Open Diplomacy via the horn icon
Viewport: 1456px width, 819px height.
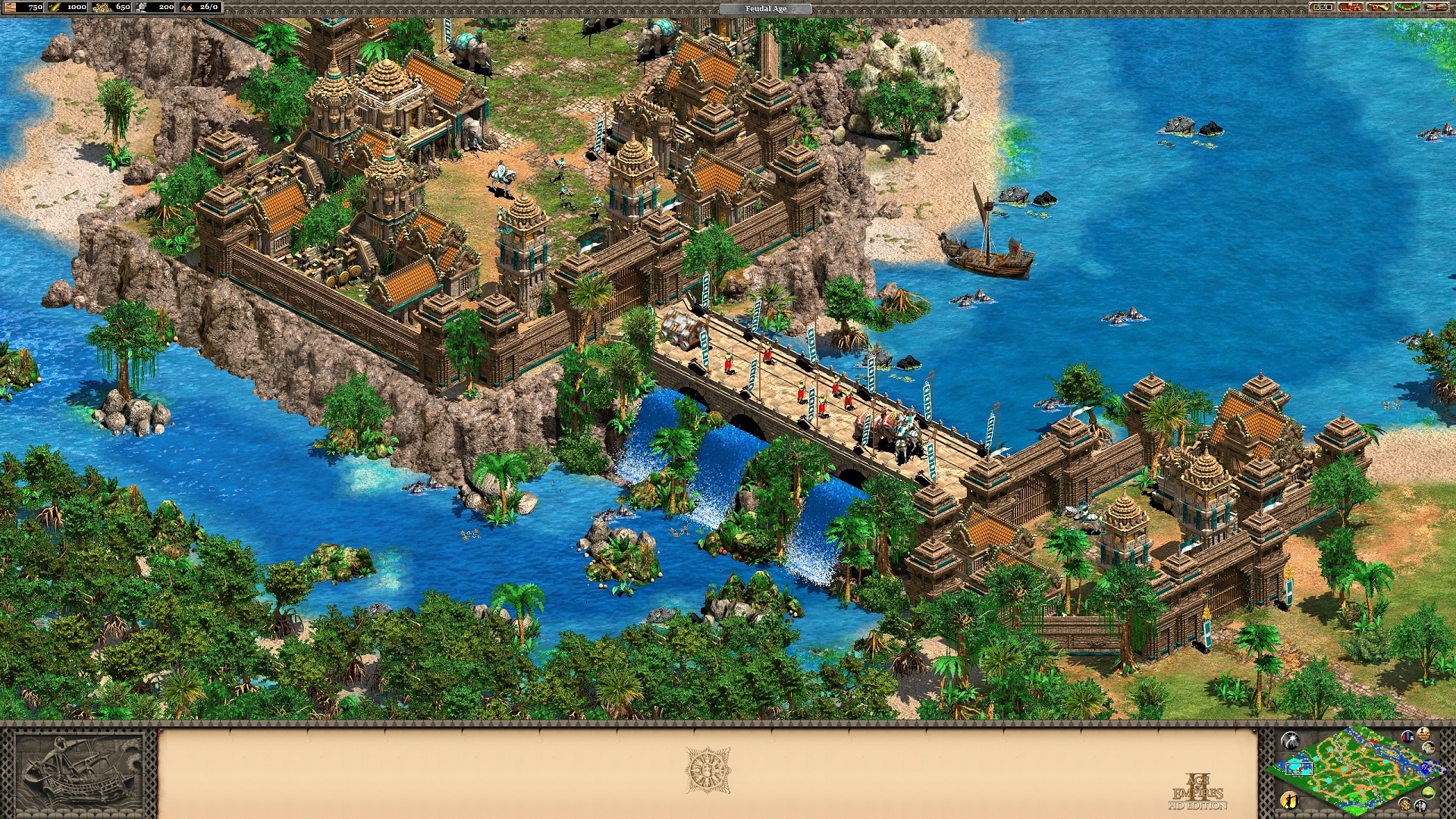point(1379,8)
